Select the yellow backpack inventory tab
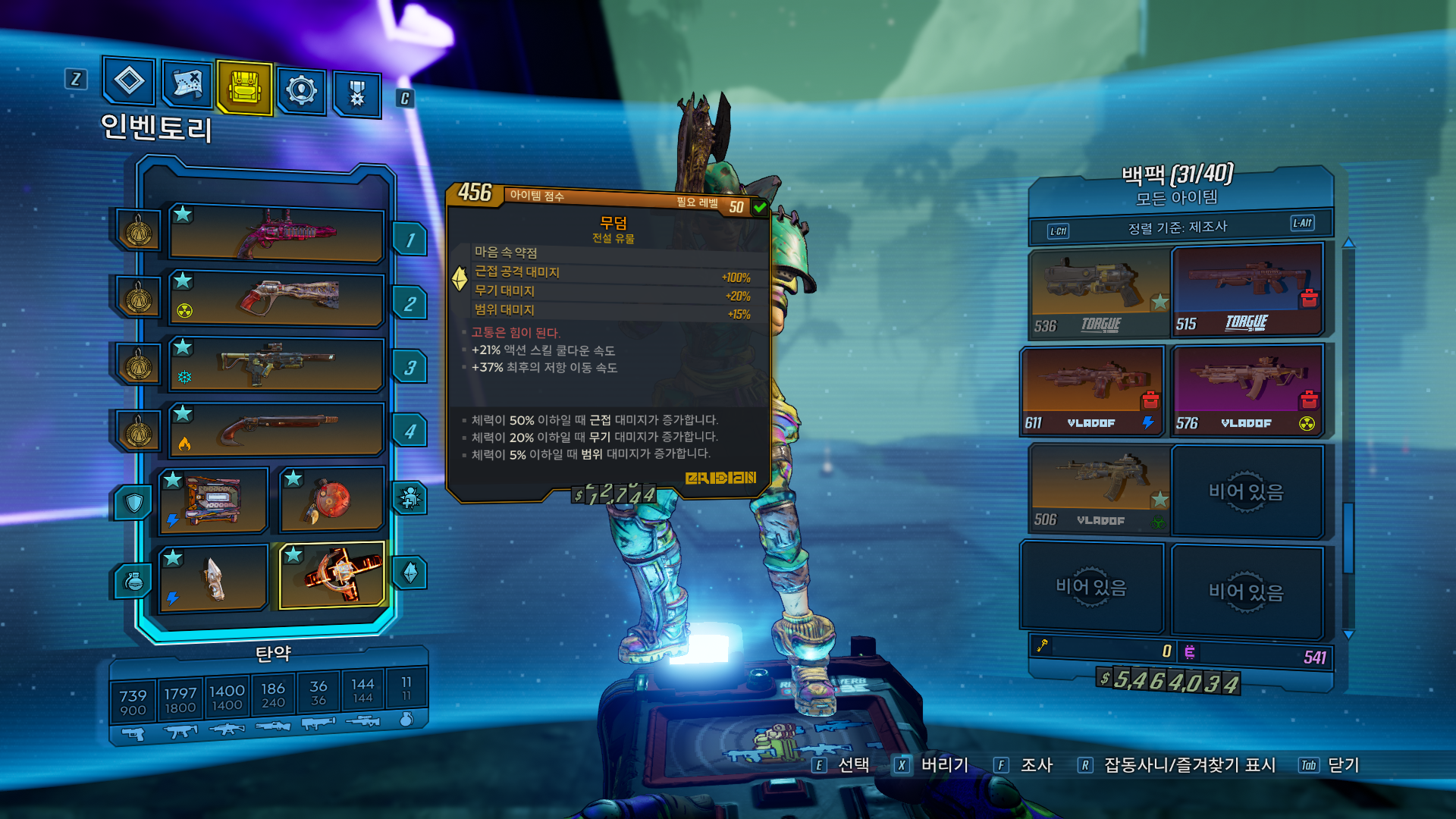The height and width of the screenshot is (819, 1456). pos(244,87)
